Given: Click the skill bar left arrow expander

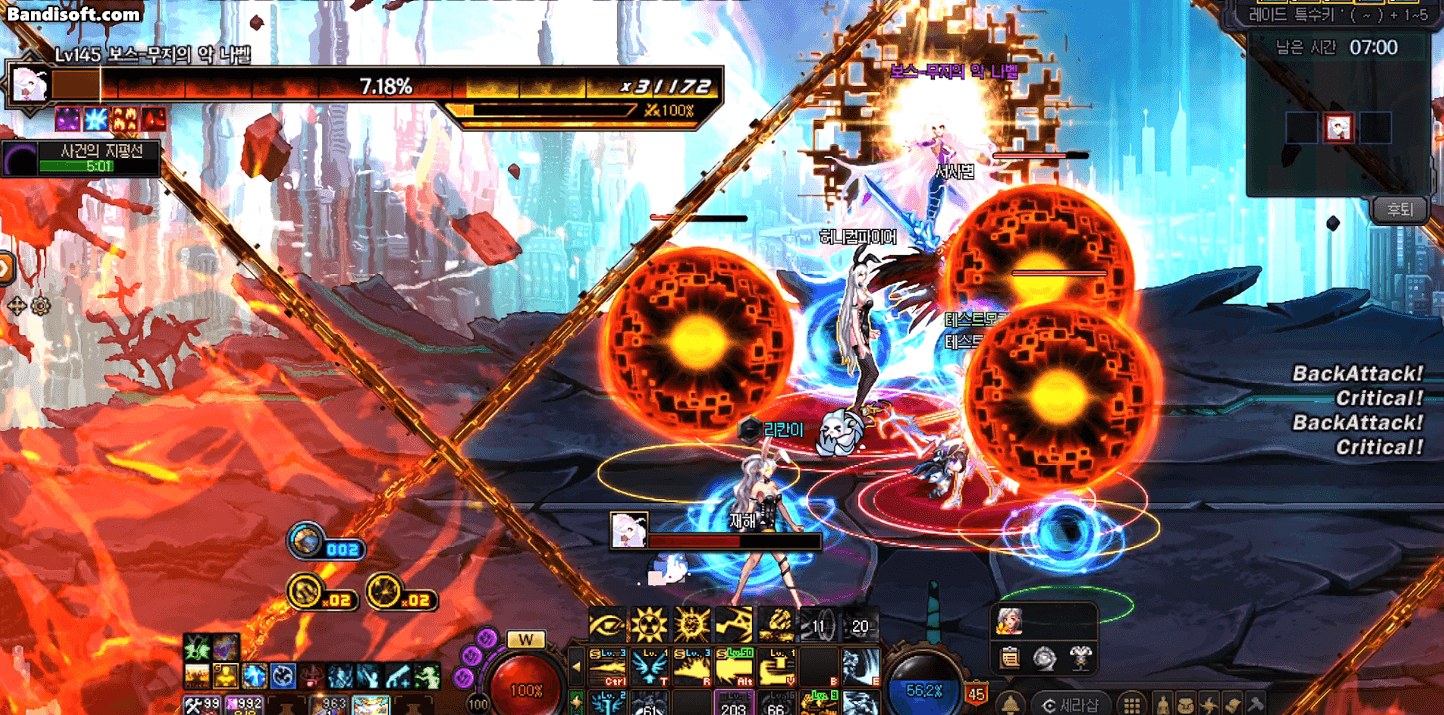Looking at the screenshot, I should point(576,666).
